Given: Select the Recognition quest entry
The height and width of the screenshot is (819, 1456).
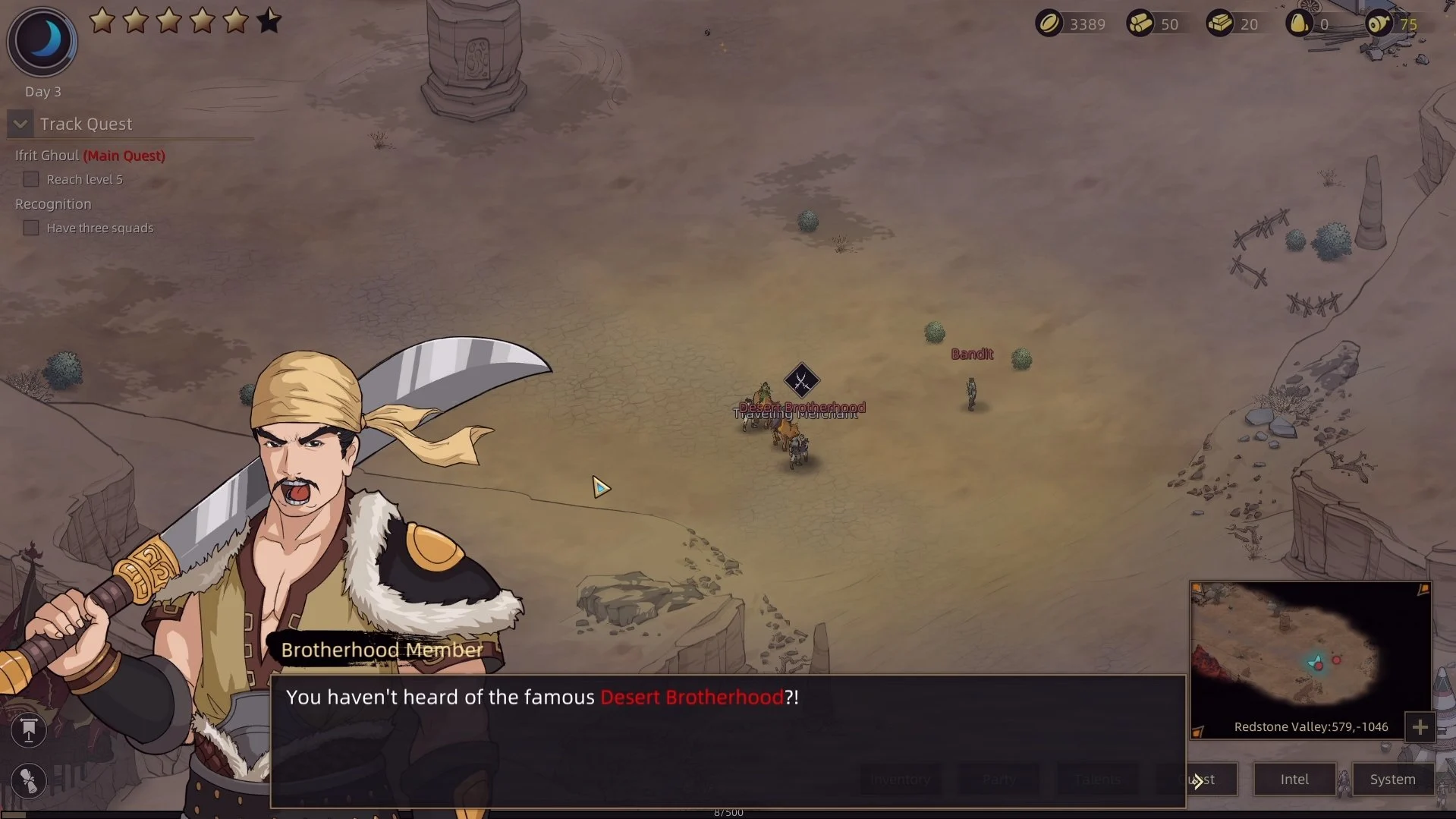Looking at the screenshot, I should (x=53, y=204).
